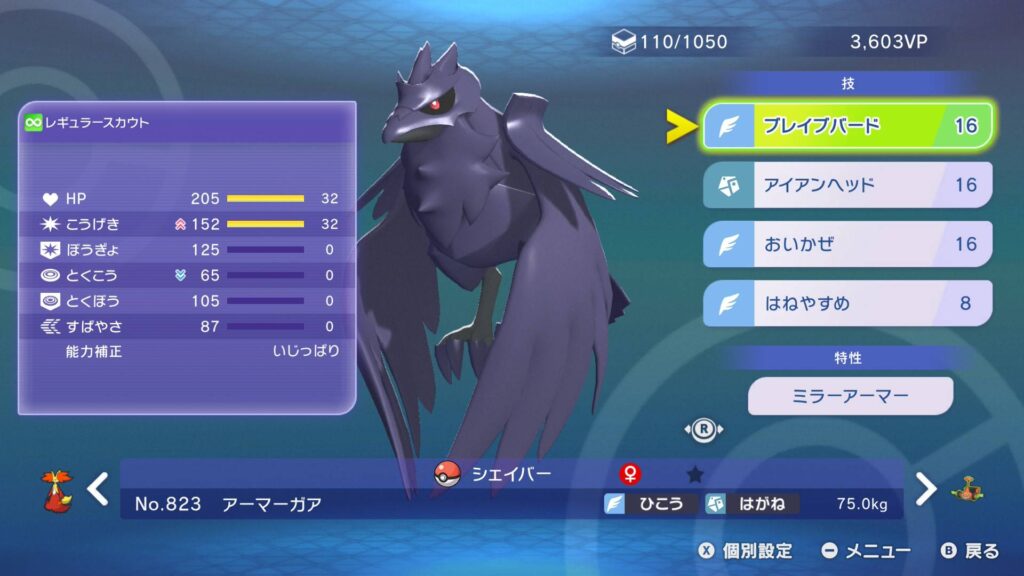Select the HP stat row
This screenshot has height=576, width=1024.
[188, 198]
